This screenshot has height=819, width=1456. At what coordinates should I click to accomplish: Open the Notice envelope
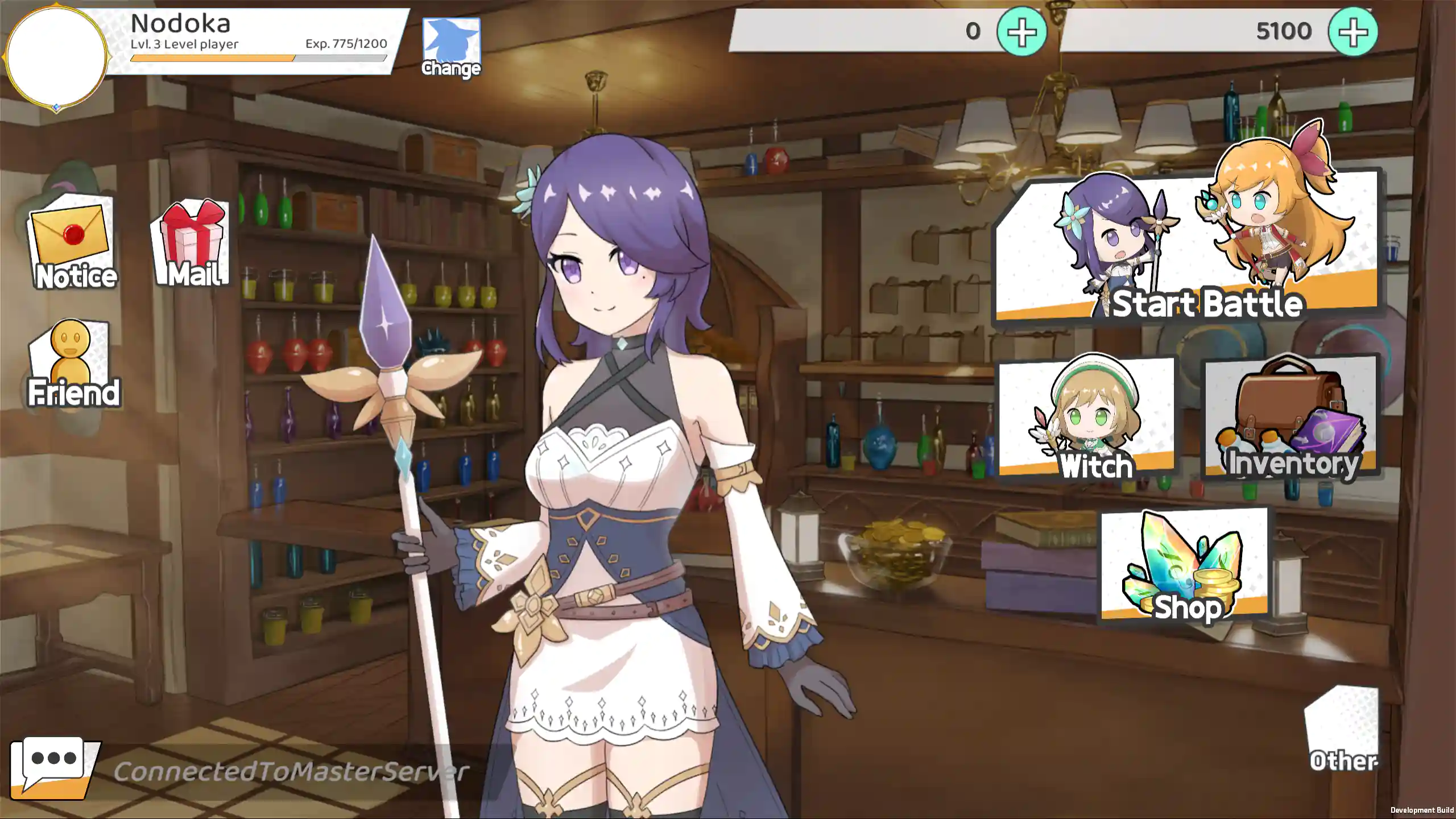coord(72,243)
